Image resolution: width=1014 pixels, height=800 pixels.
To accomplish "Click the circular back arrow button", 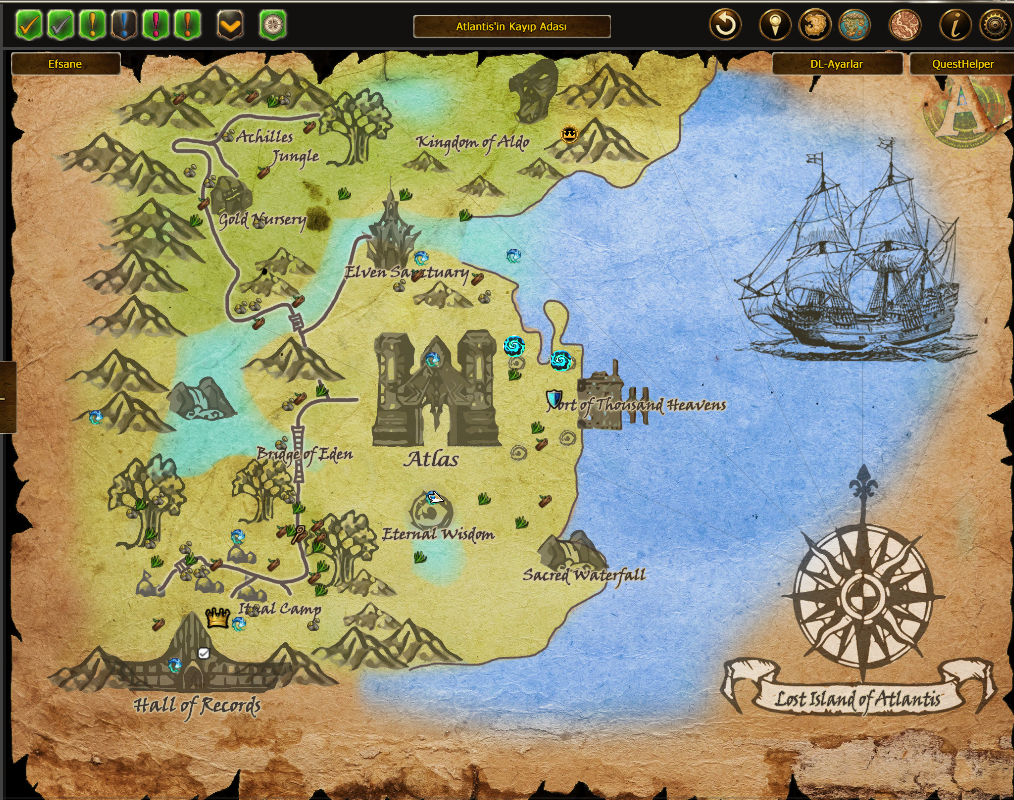I will coord(725,24).
